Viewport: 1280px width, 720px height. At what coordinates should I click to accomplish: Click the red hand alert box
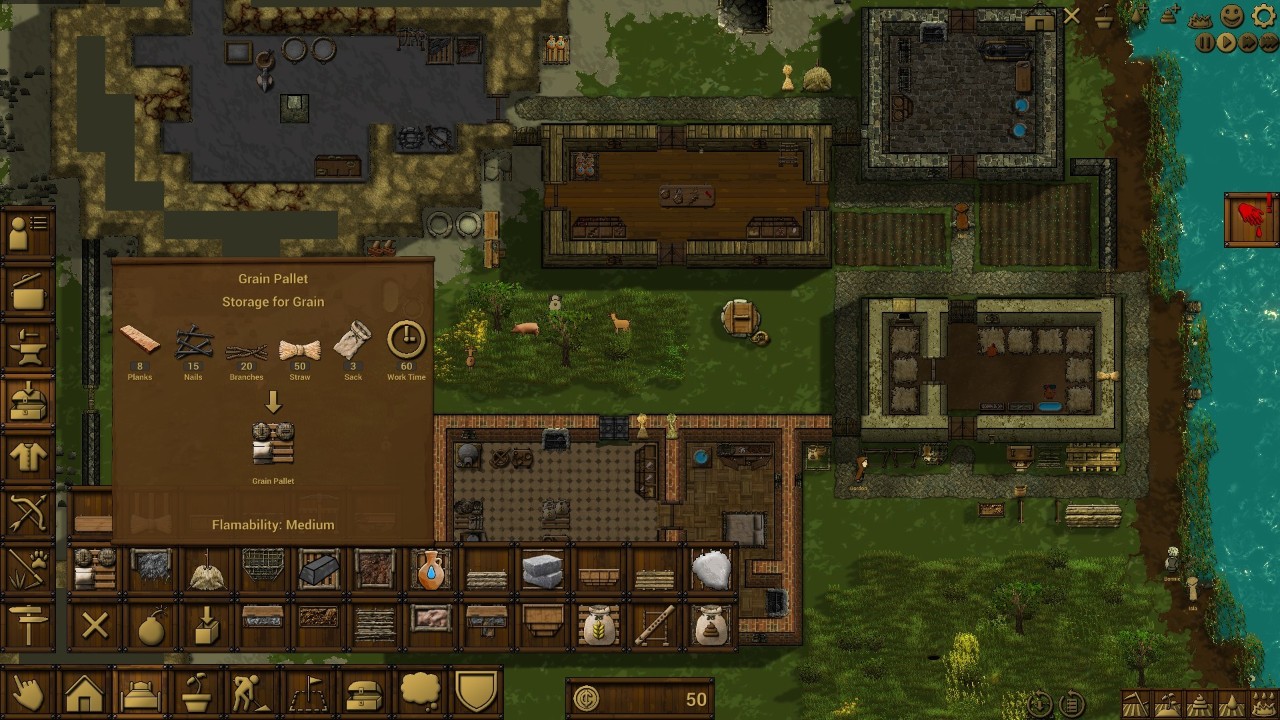pyautogui.click(x=1250, y=220)
